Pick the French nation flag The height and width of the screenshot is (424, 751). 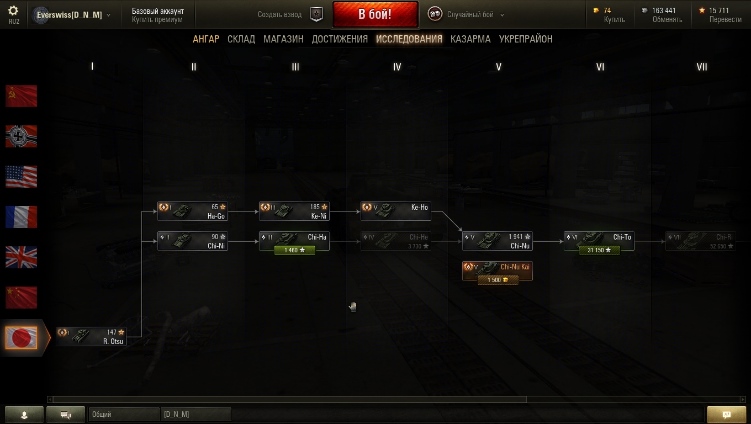tap(21, 216)
